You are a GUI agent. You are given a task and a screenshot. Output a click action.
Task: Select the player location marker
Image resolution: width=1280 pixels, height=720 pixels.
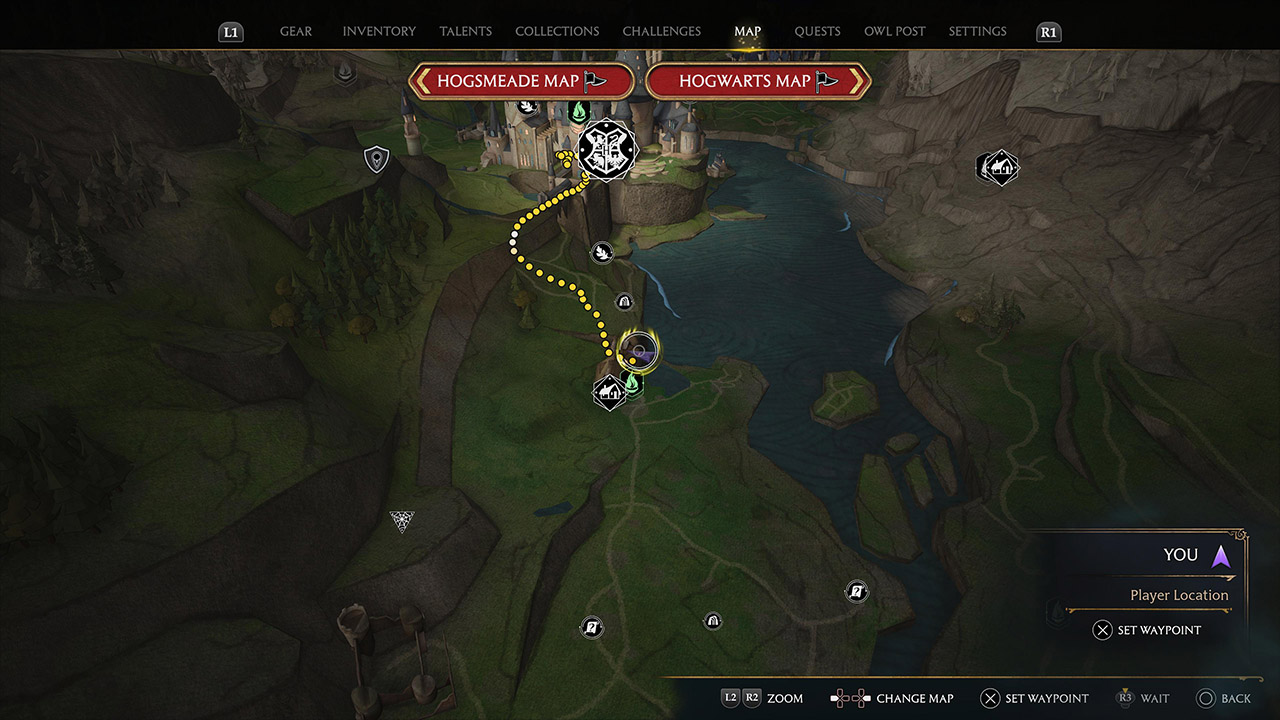click(x=638, y=349)
